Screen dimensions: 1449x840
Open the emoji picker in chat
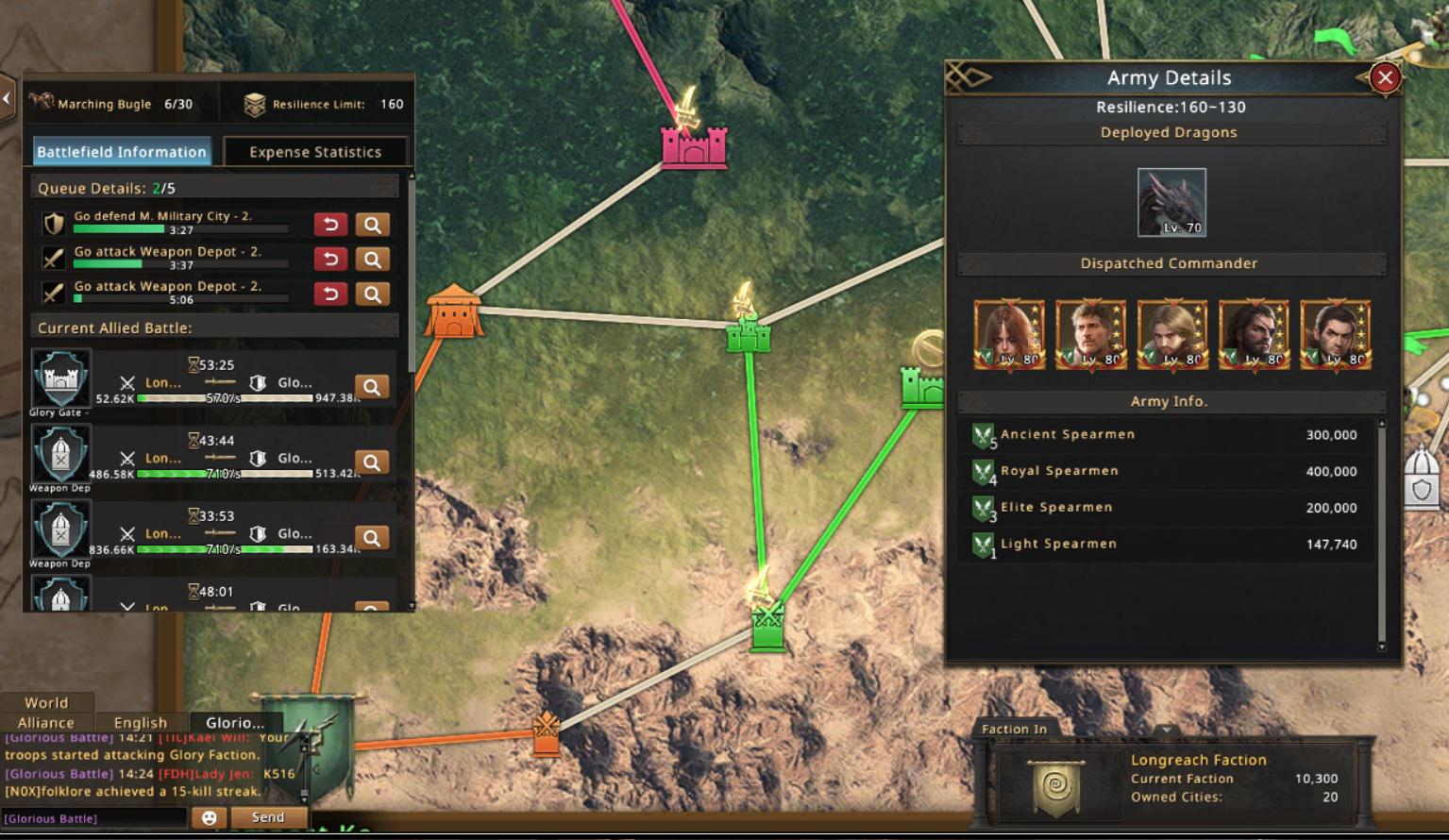coord(210,818)
